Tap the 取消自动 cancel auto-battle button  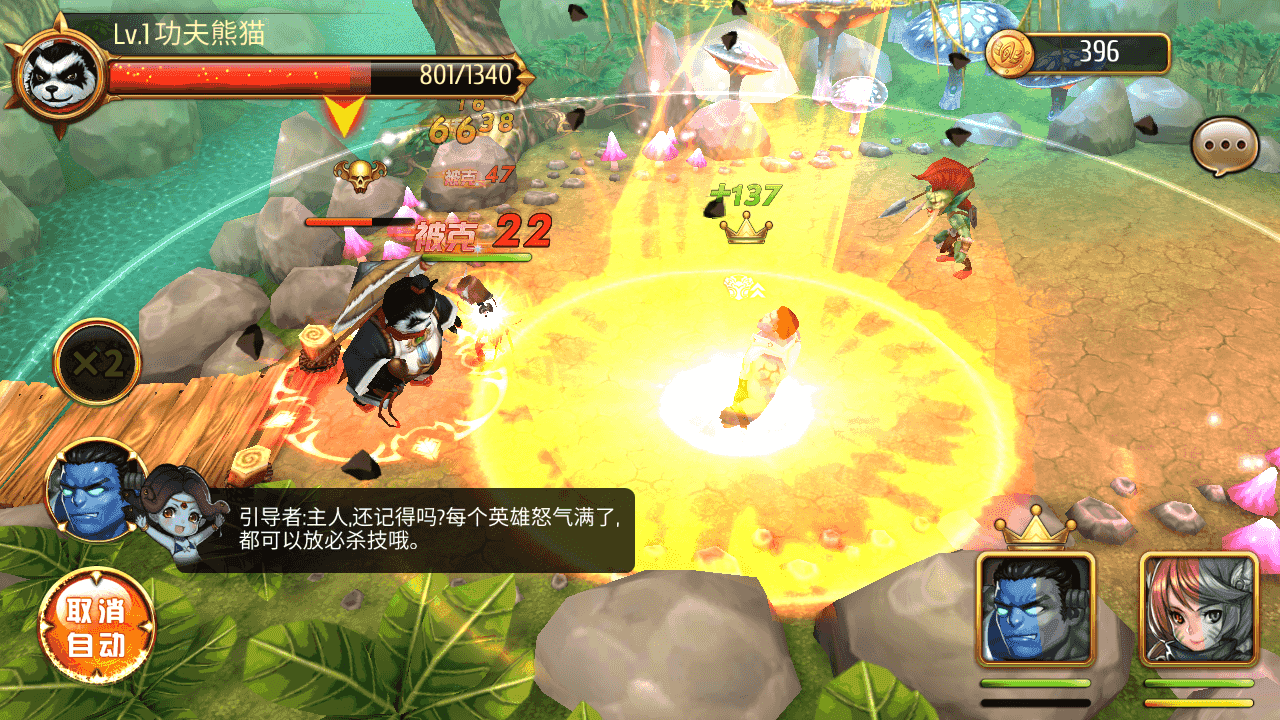tap(97, 626)
